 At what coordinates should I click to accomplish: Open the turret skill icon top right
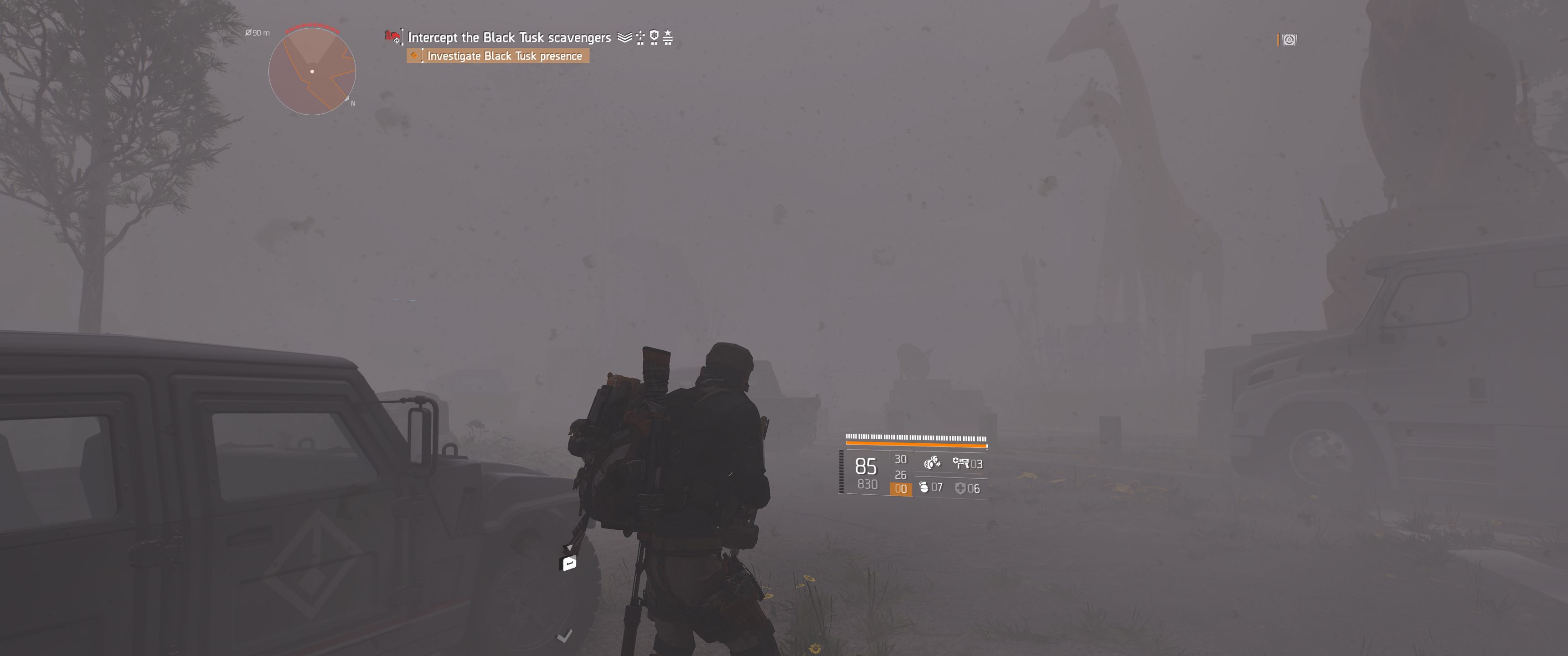pos(1290,40)
